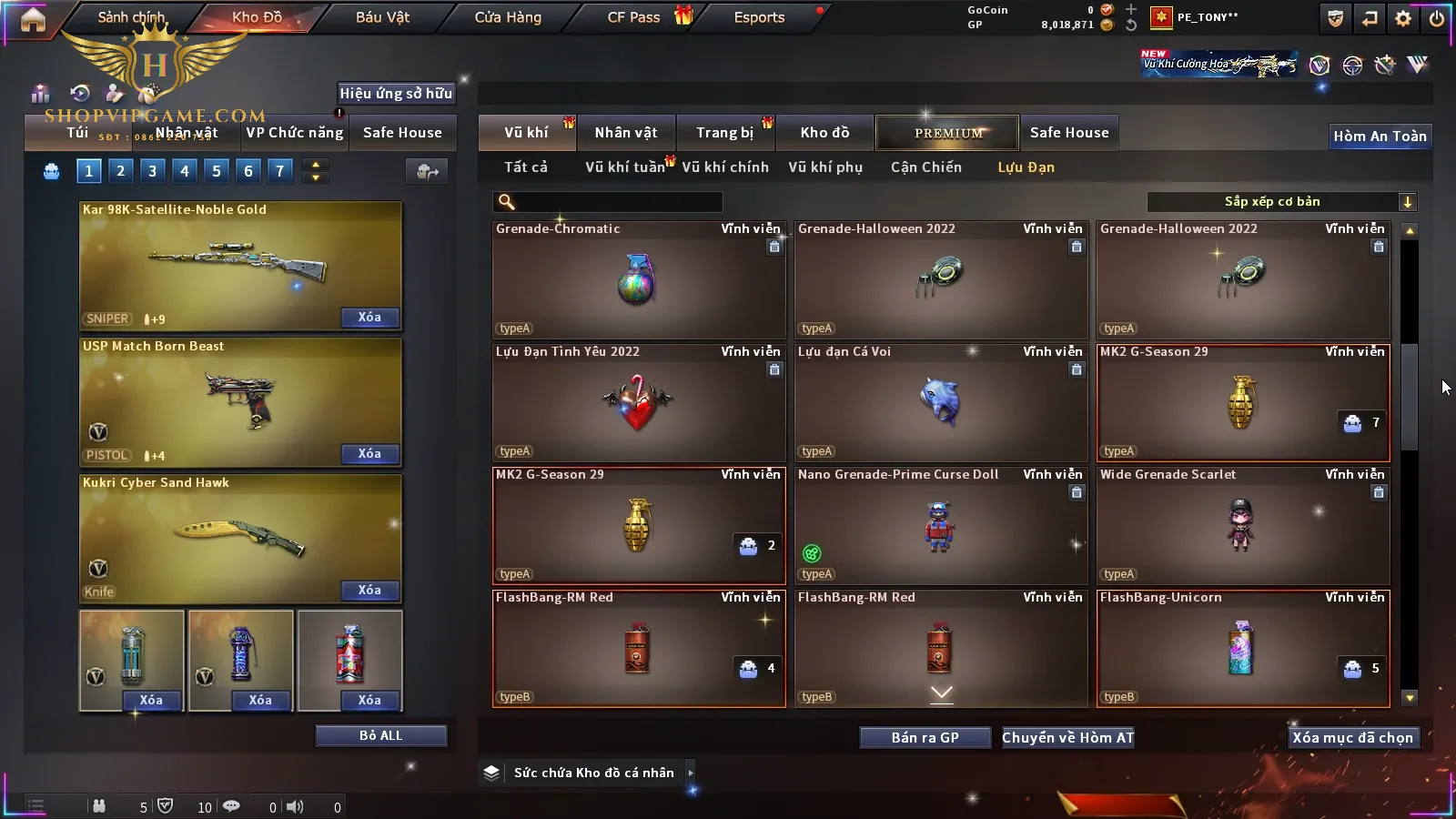Screen dimensions: 1456x819
Task: Open the Hòm An Toàn safe box
Action: pos(1380,136)
